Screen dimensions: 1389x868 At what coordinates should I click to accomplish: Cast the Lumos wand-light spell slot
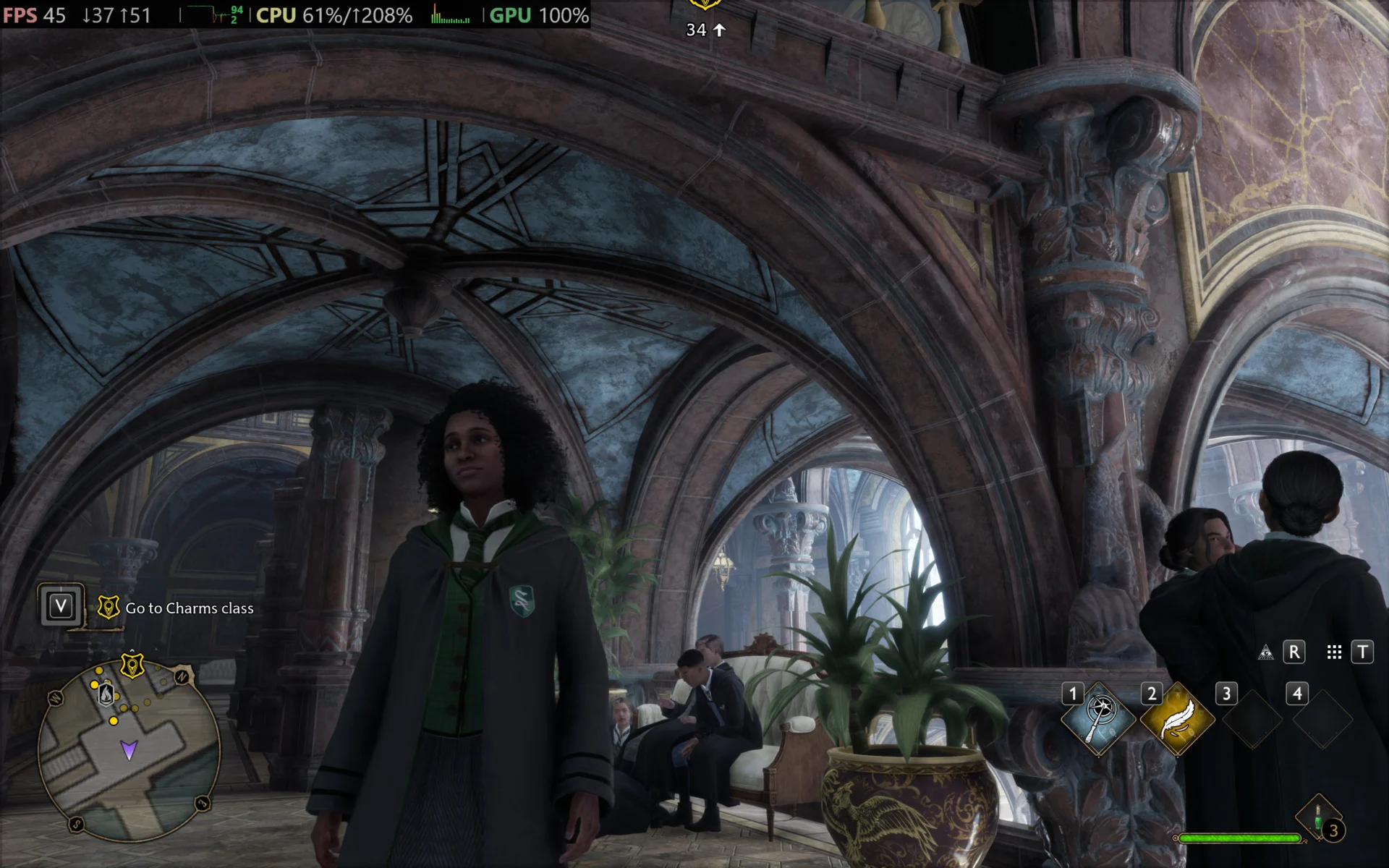pyautogui.click(x=1099, y=718)
